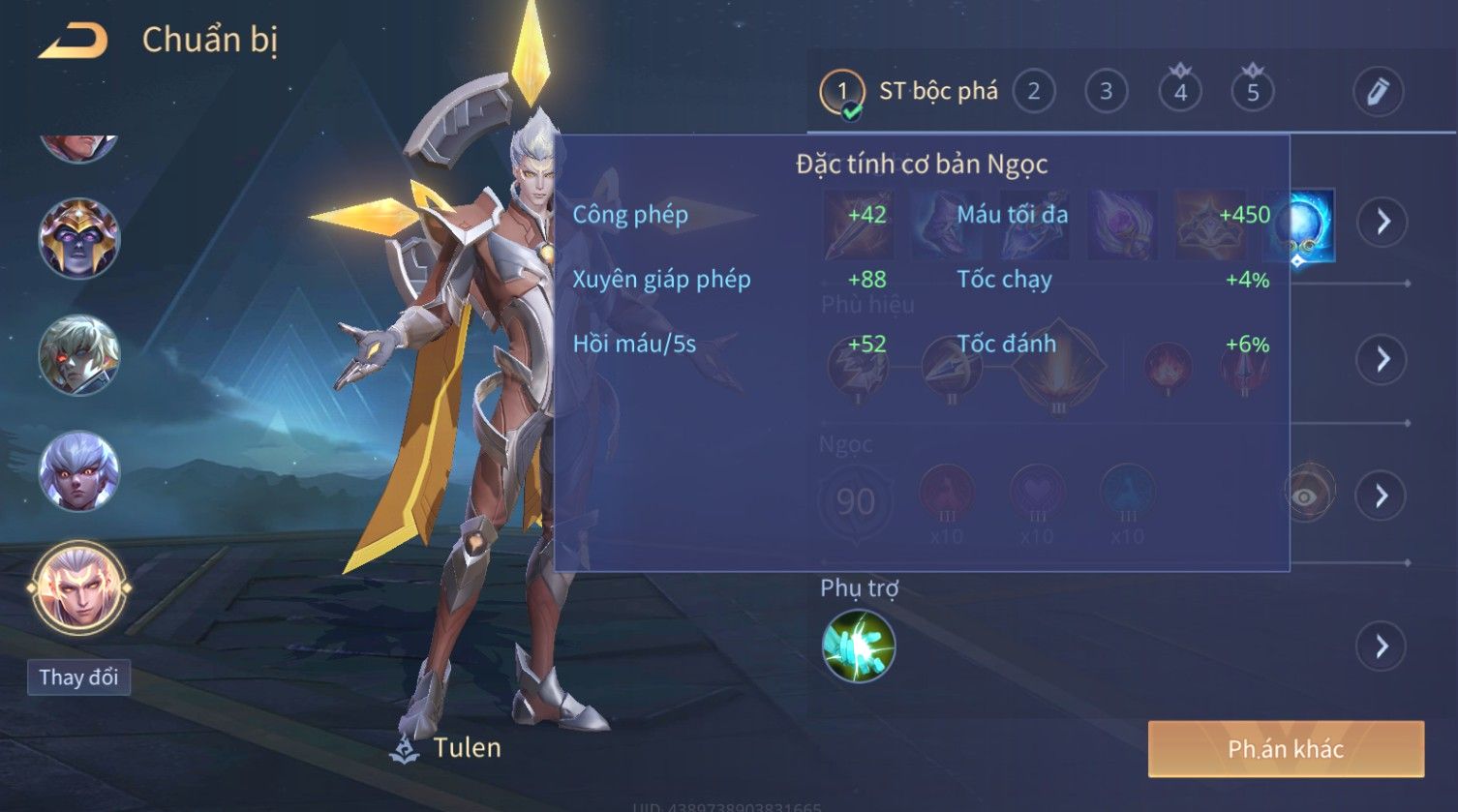Screen dimensions: 1458x812
Task: Pick the gold-helmeted masked hero portrait
Action: [x=78, y=238]
